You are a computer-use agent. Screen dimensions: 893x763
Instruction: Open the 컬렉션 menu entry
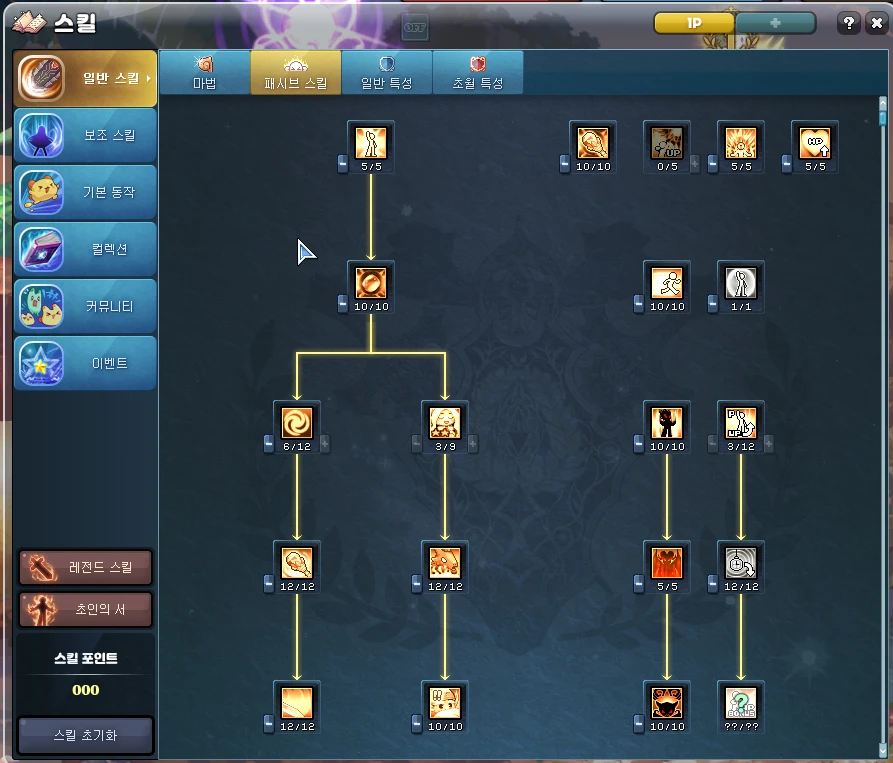[85, 250]
